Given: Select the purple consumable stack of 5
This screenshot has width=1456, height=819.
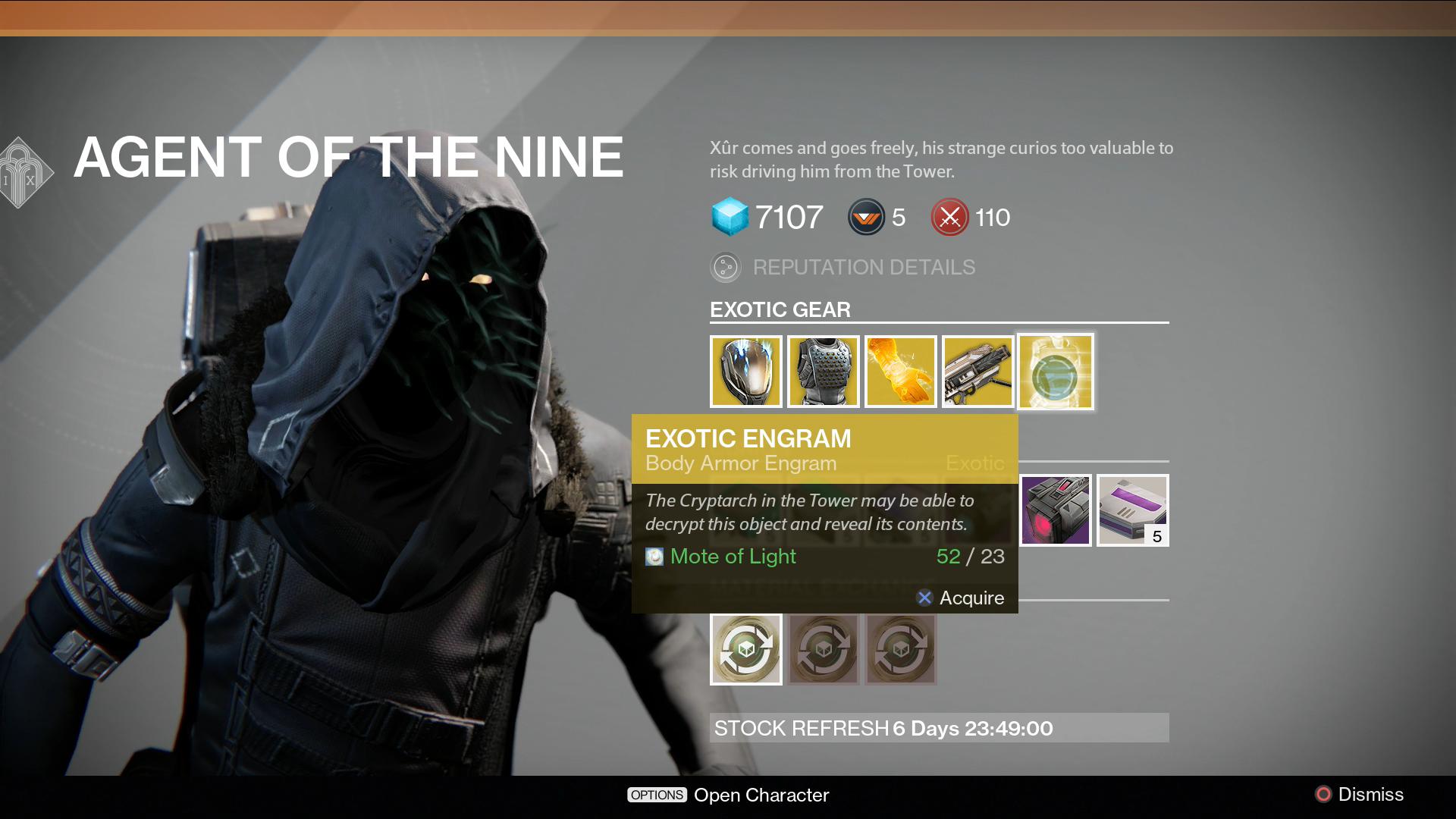Looking at the screenshot, I should click(x=1132, y=510).
